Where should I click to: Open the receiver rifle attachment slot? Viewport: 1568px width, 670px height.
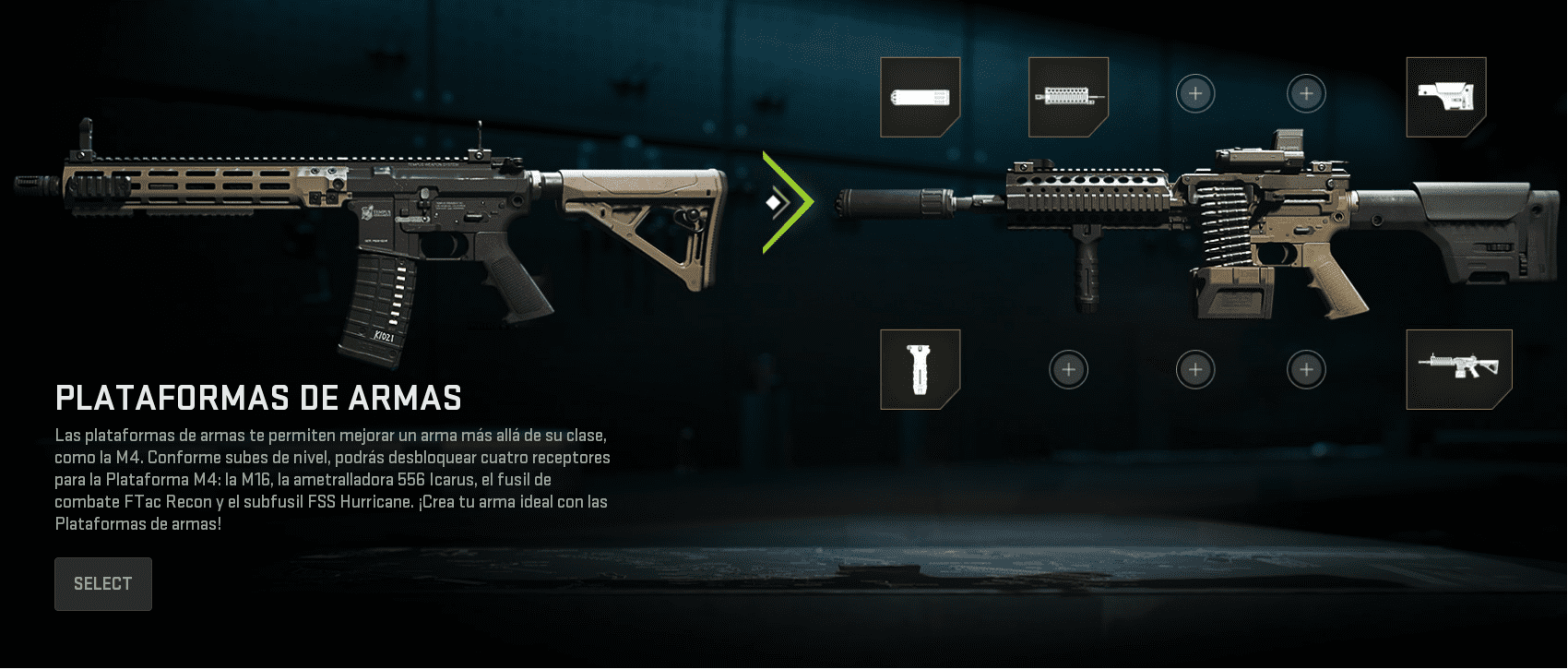[1458, 369]
